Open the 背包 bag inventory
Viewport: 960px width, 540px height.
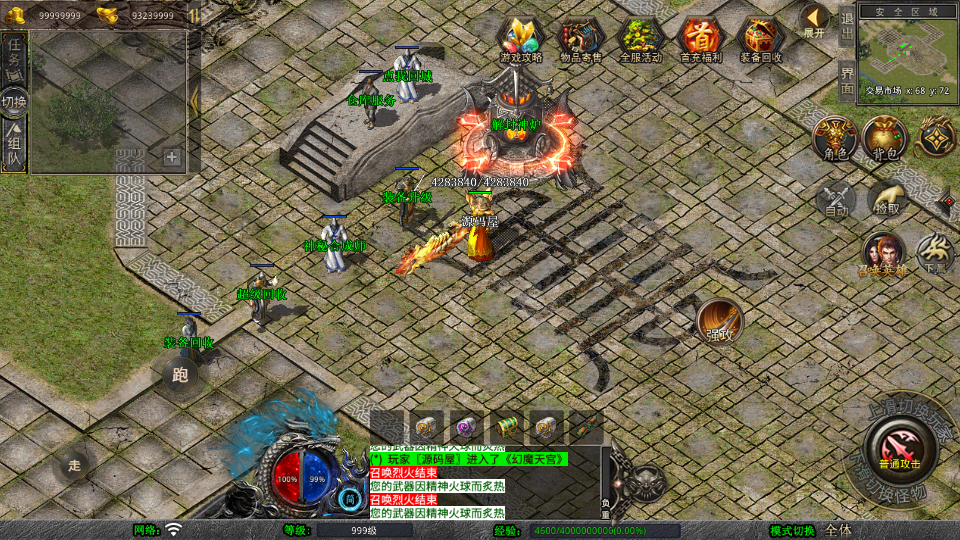pos(885,139)
